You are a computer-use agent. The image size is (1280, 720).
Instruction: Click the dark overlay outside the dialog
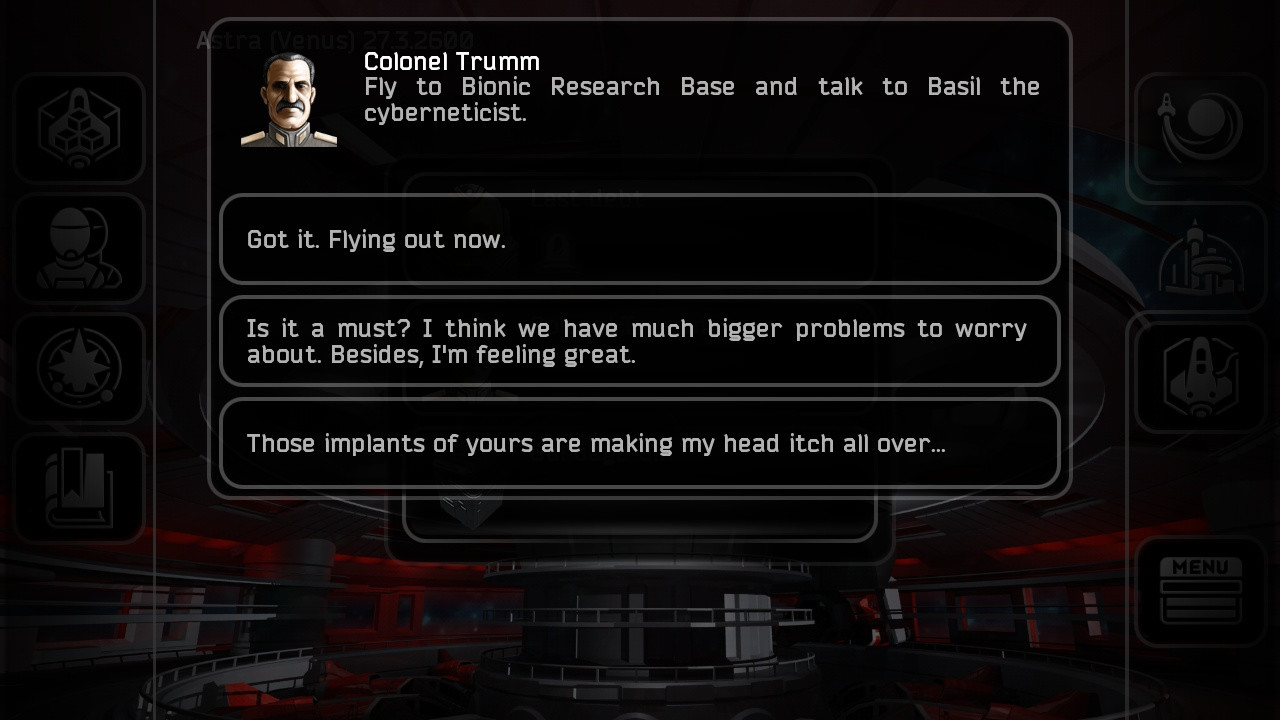coord(640,650)
